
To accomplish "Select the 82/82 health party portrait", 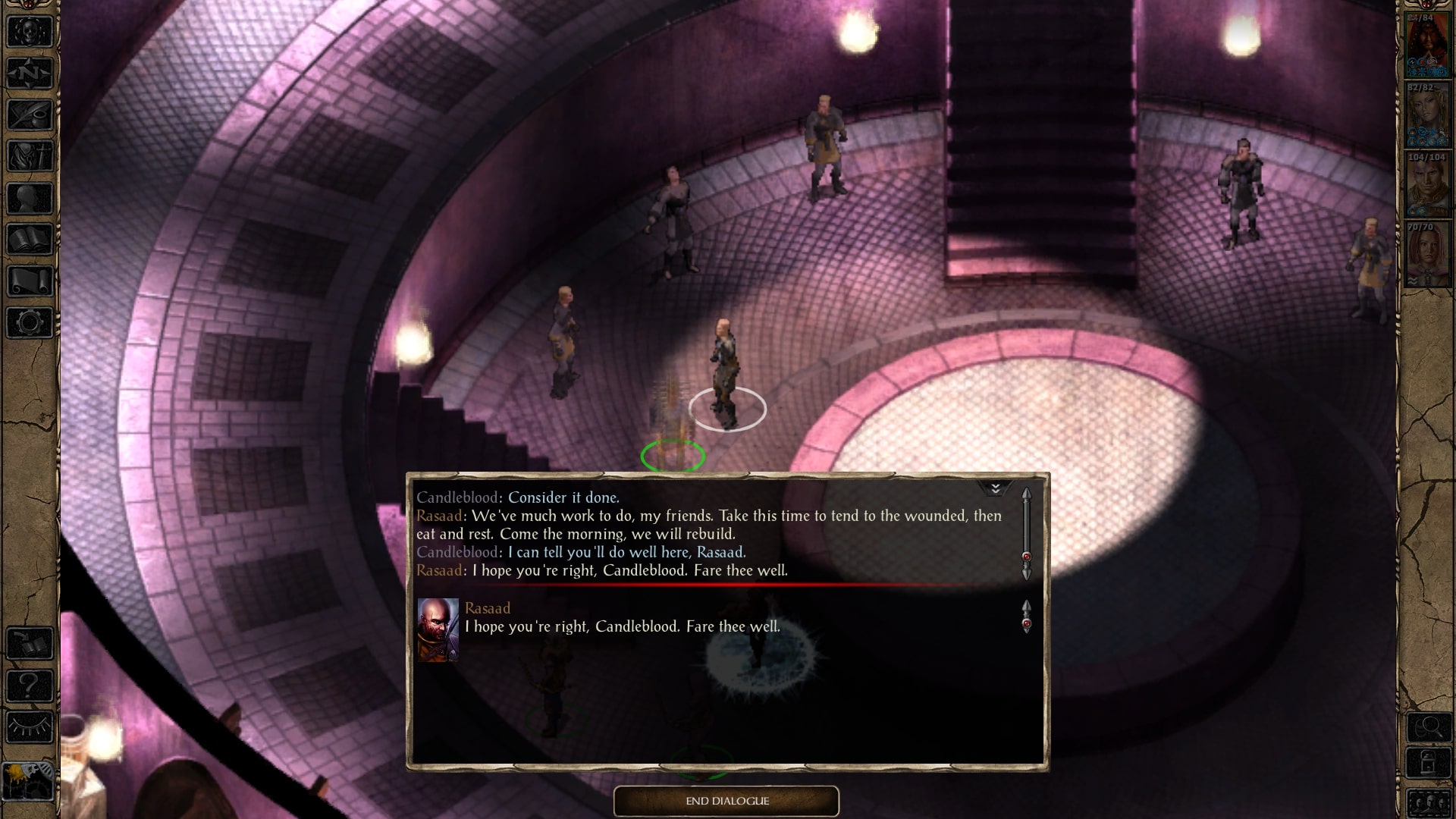I will pos(1426,115).
